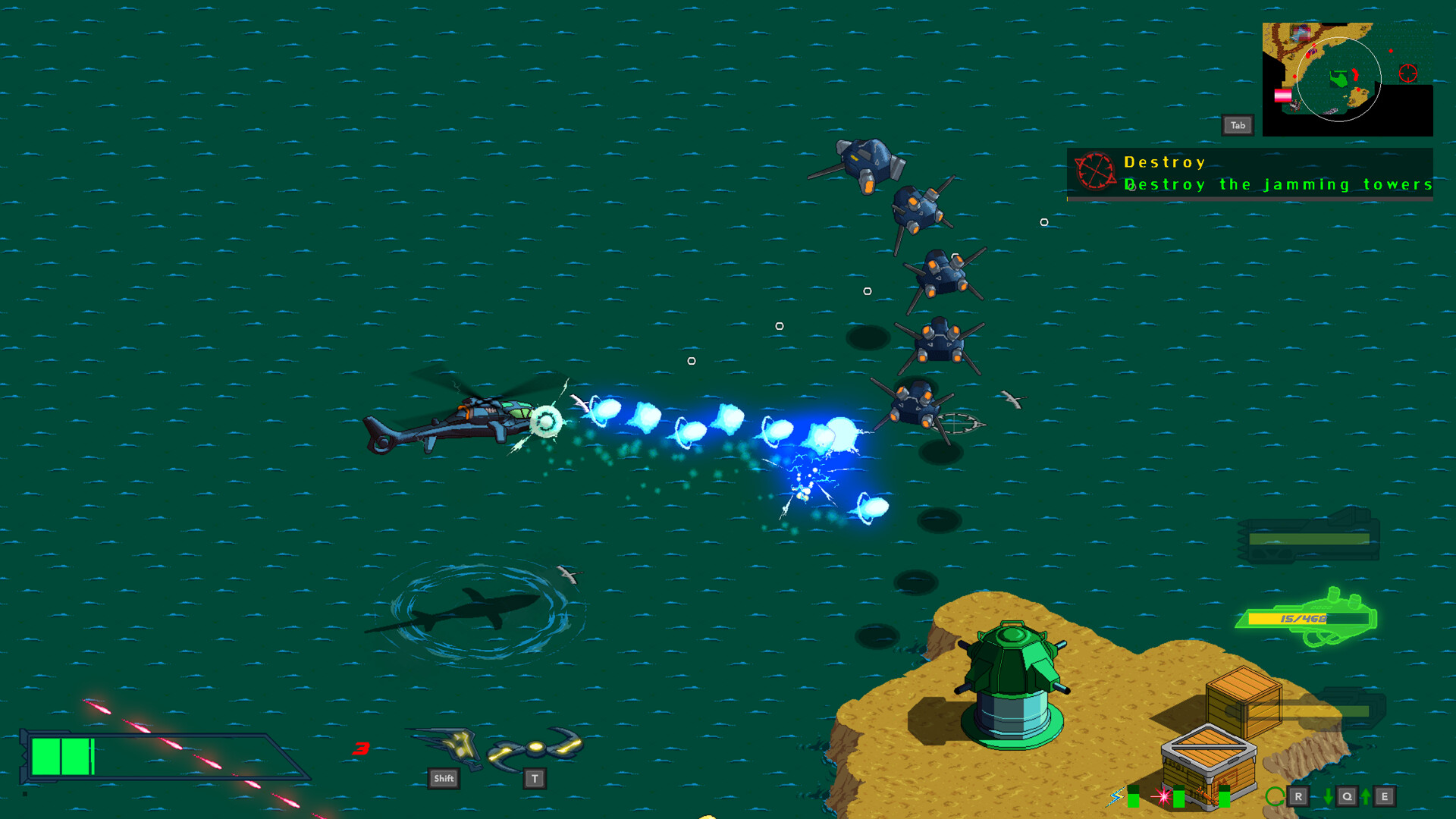Click the R key rotation icon
Image resolution: width=1456 pixels, height=819 pixels.
tap(1298, 796)
